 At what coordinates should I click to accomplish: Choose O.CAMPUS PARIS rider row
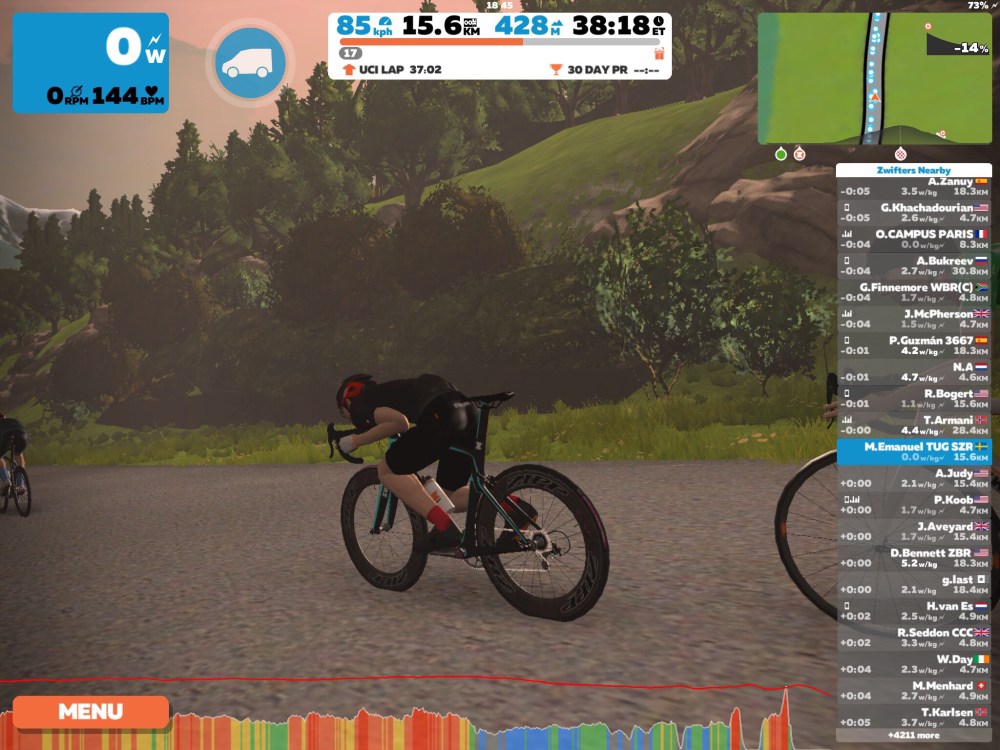click(x=914, y=239)
